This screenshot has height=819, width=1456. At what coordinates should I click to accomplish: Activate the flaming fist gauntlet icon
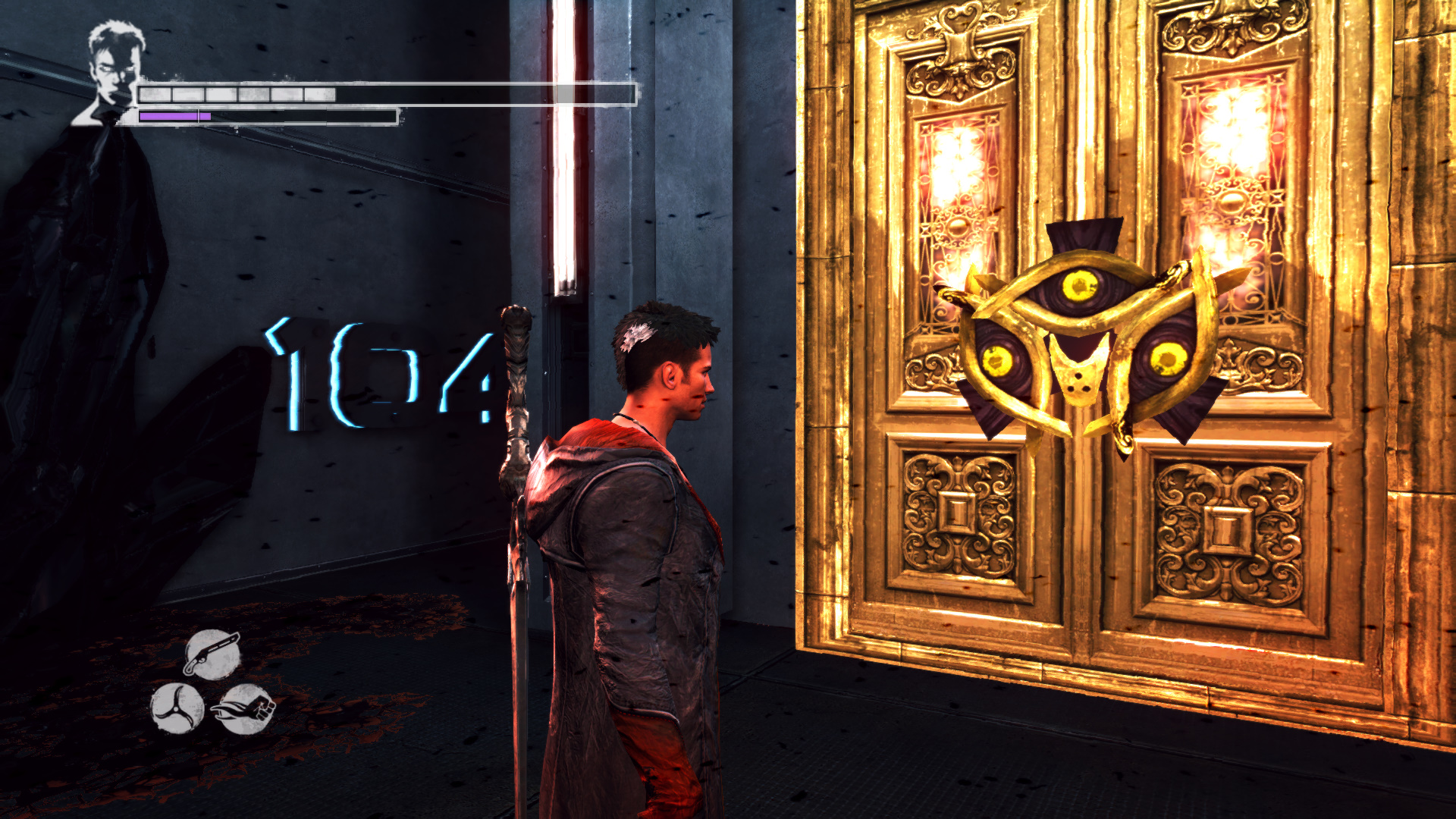(245, 709)
